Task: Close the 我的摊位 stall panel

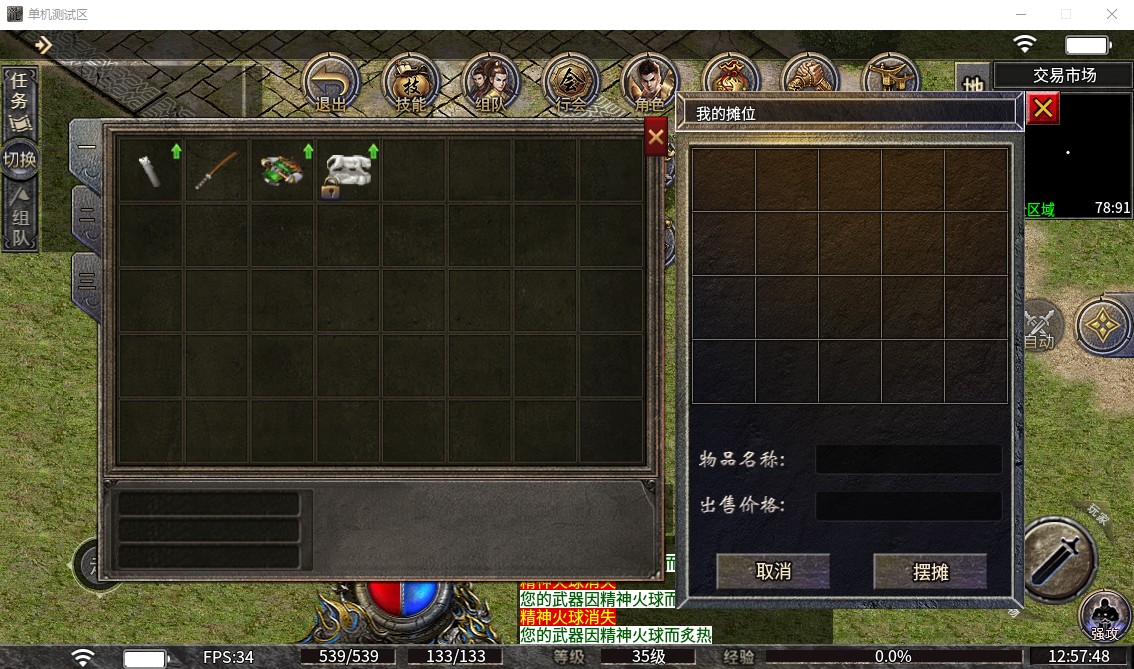Action: click(x=1043, y=108)
